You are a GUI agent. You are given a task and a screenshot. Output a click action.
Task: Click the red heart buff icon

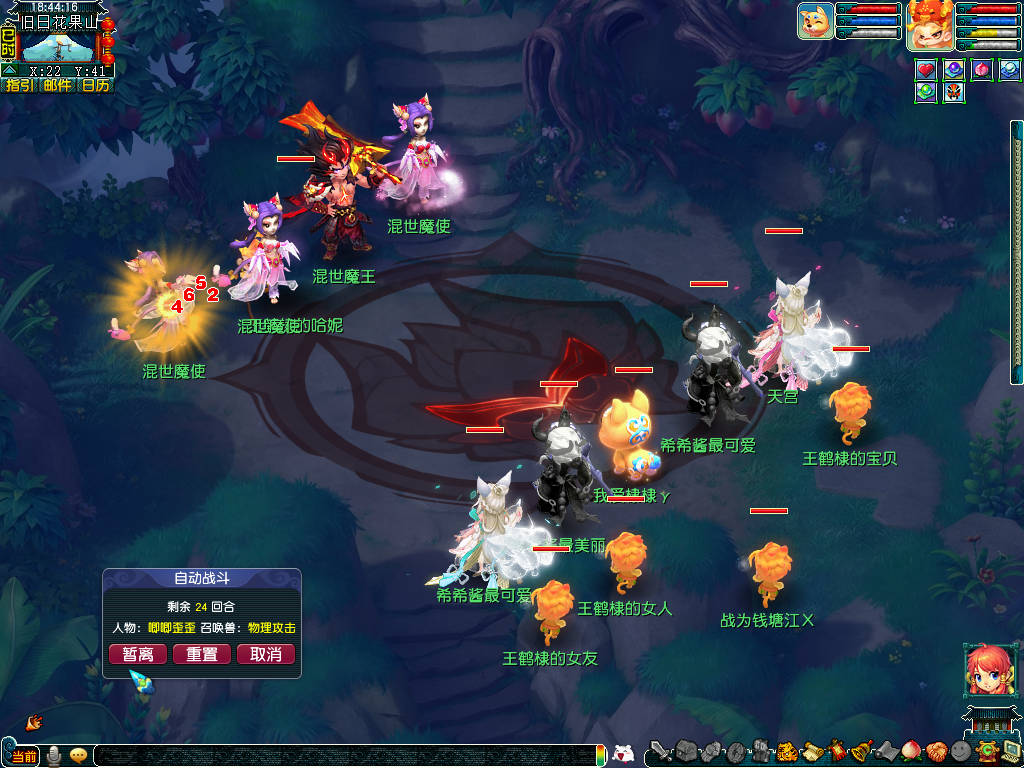pyautogui.click(x=926, y=70)
